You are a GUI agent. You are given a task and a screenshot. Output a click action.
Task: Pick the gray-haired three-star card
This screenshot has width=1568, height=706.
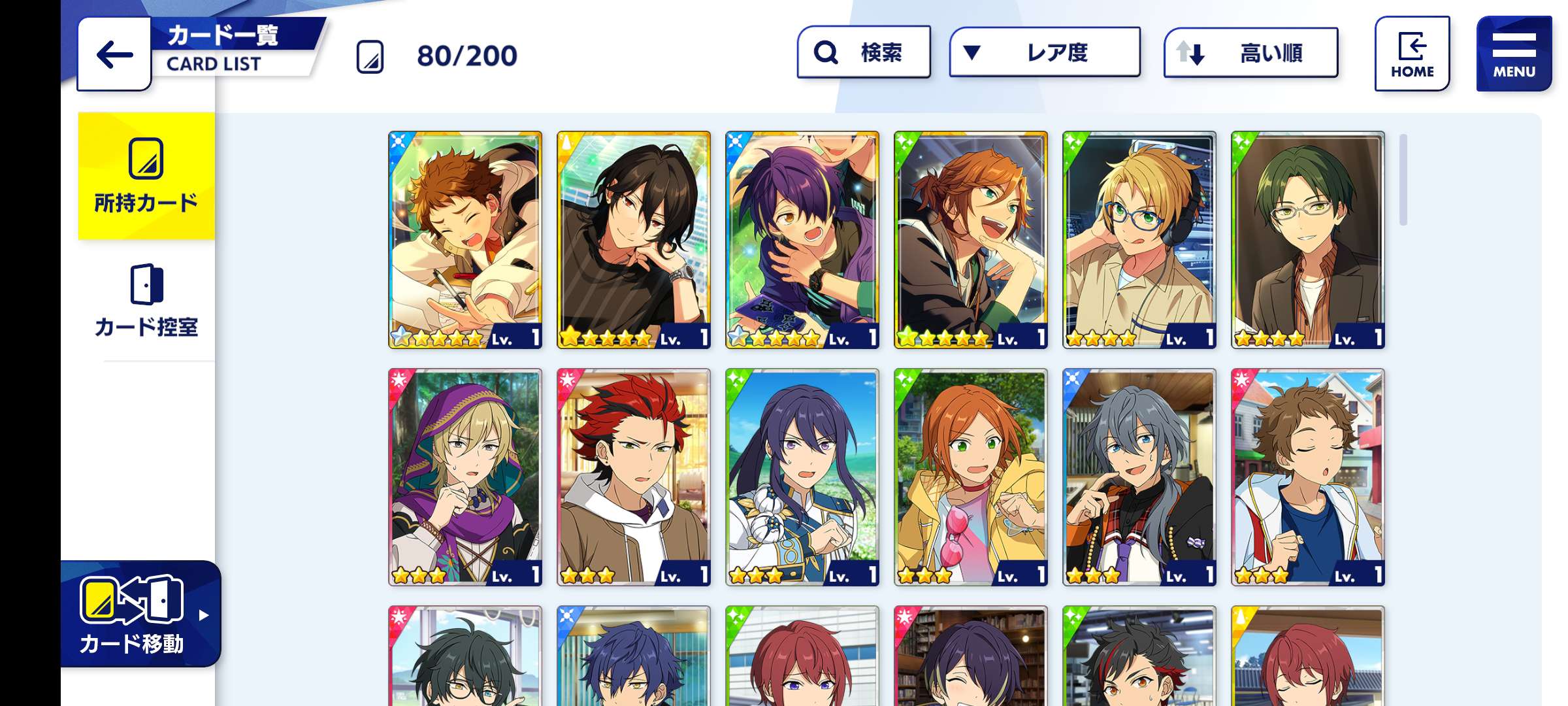click(1139, 477)
